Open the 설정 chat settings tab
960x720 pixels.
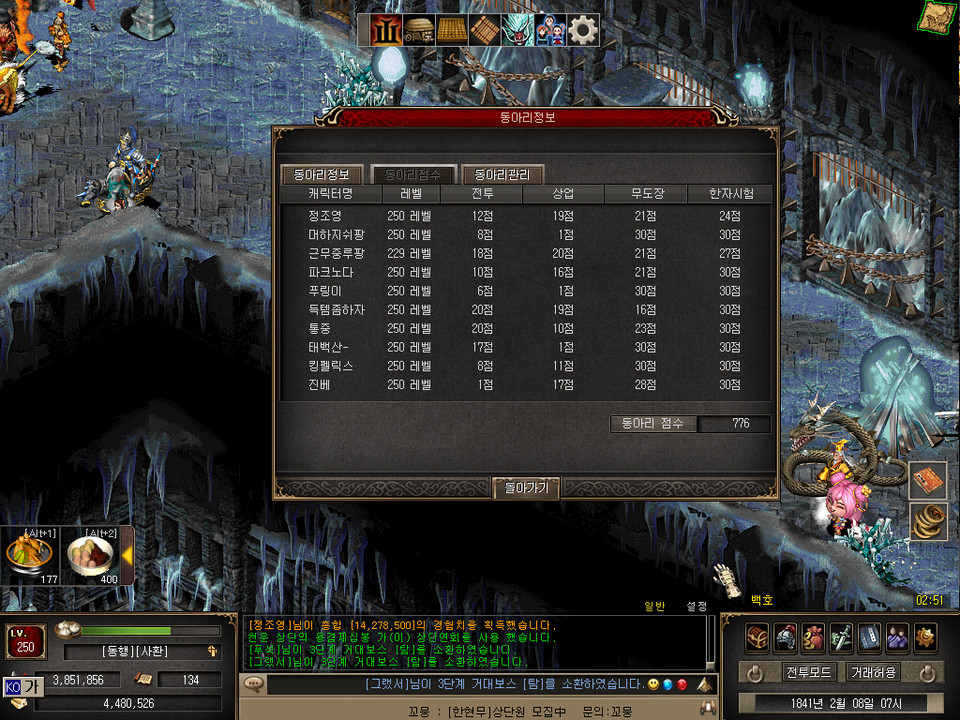[696, 606]
